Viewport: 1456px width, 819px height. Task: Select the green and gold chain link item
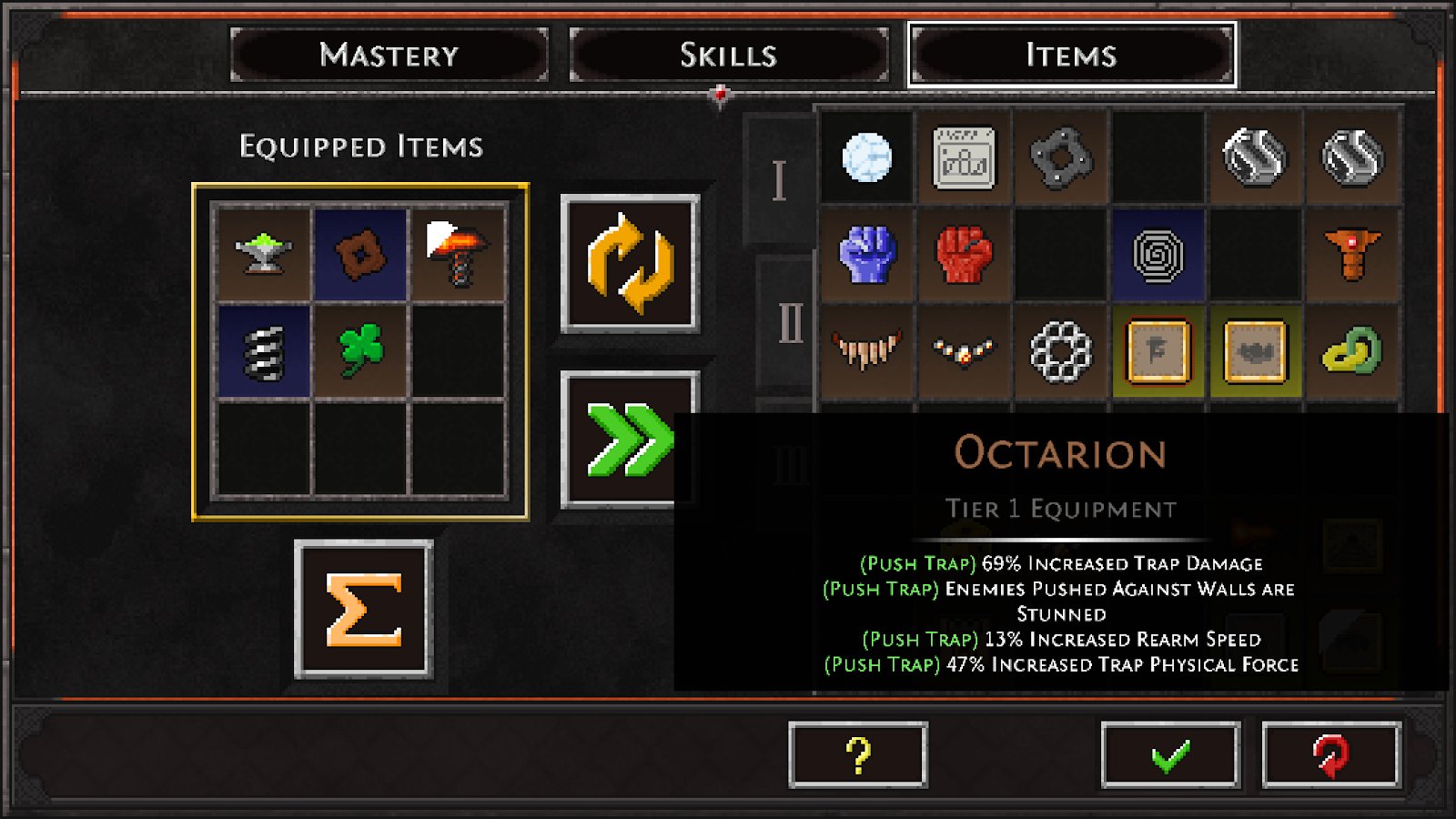click(x=1351, y=350)
